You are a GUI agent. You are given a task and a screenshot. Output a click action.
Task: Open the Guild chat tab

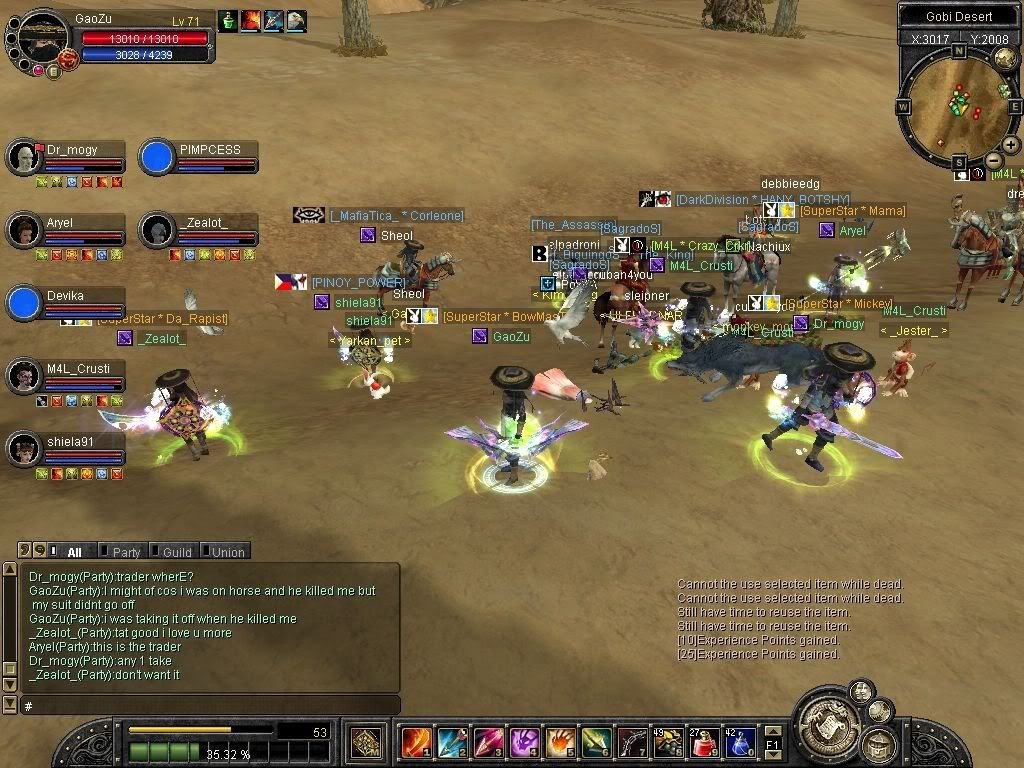click(176, 552)
